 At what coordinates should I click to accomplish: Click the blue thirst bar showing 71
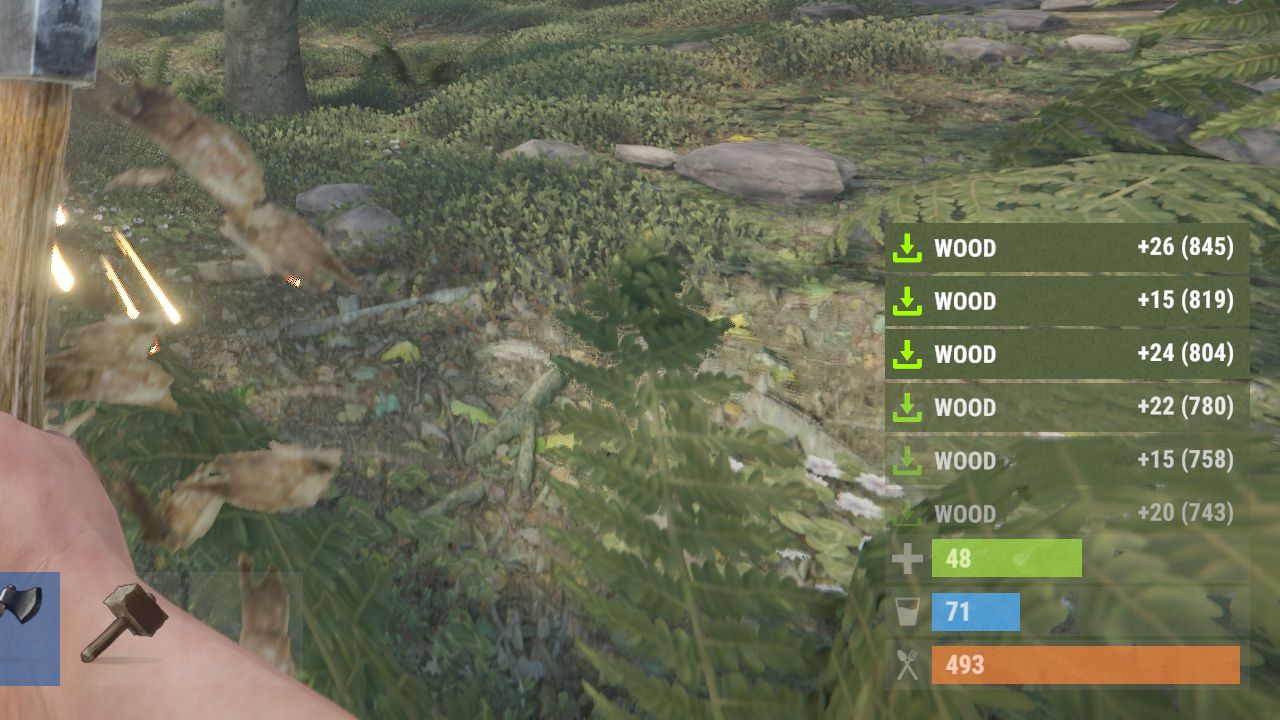[975, 611]
